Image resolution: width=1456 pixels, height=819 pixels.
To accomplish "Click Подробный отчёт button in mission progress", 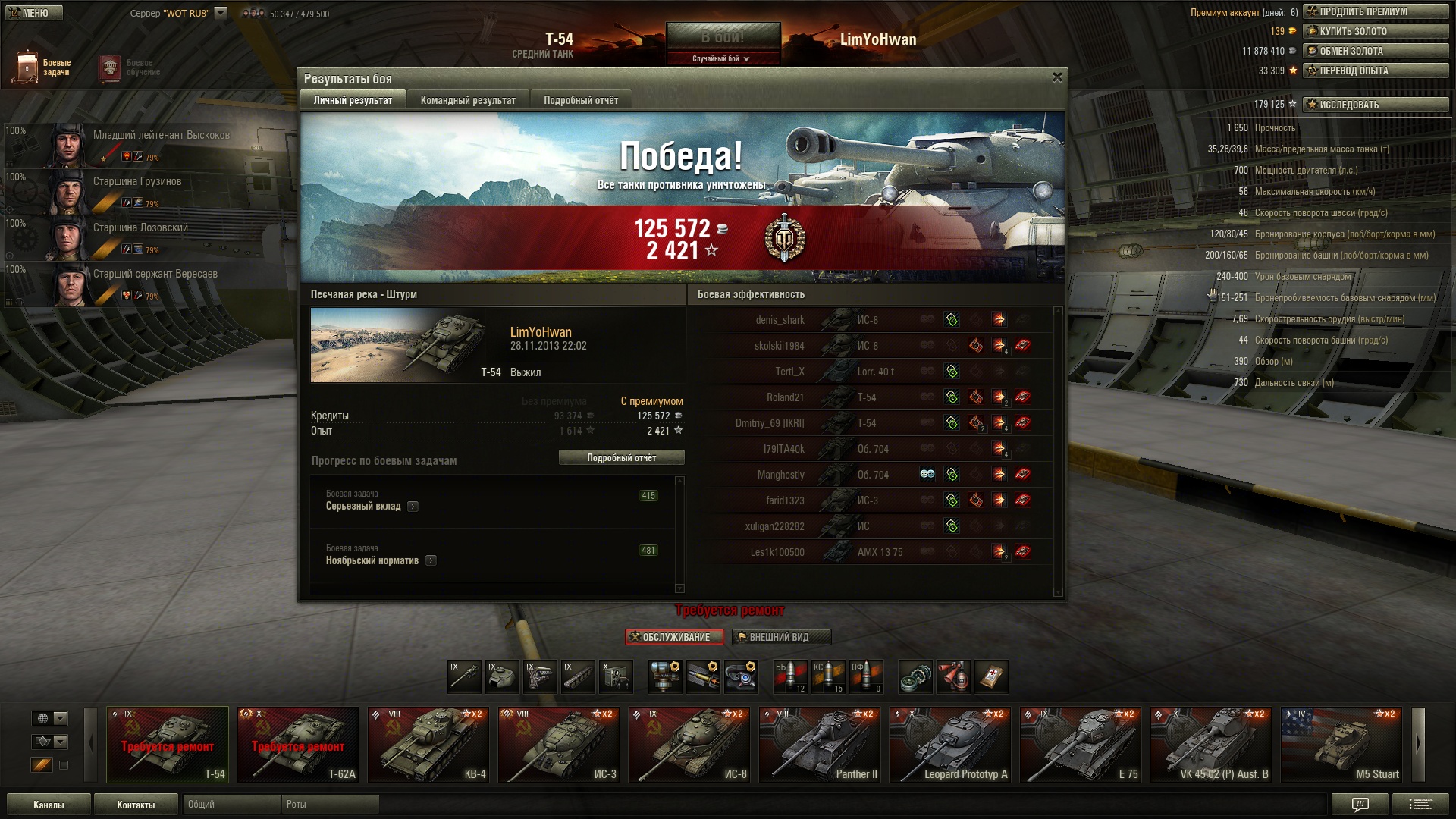I will 621,457.
